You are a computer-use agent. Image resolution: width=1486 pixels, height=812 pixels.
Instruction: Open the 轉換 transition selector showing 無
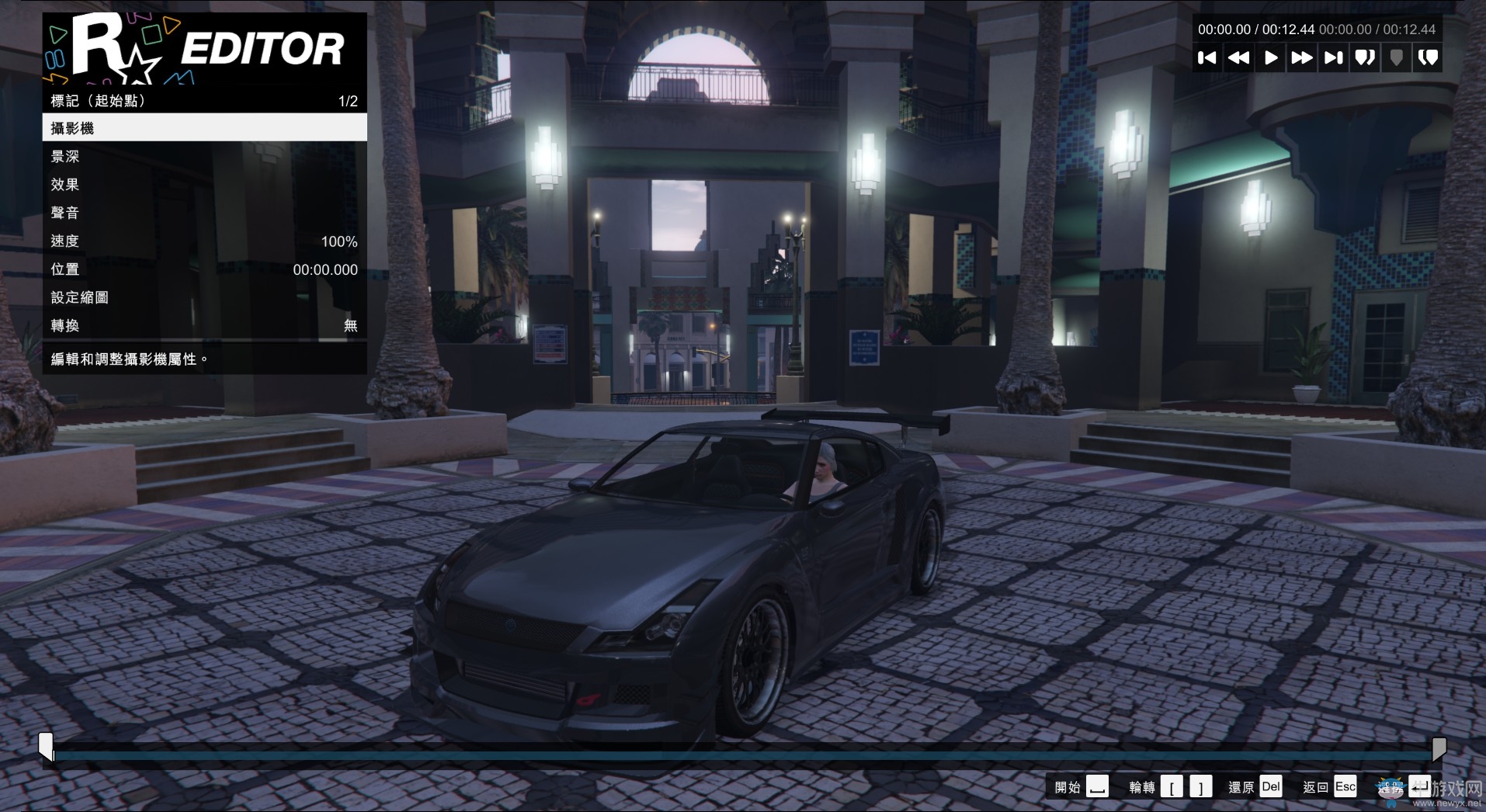point(203,326)
